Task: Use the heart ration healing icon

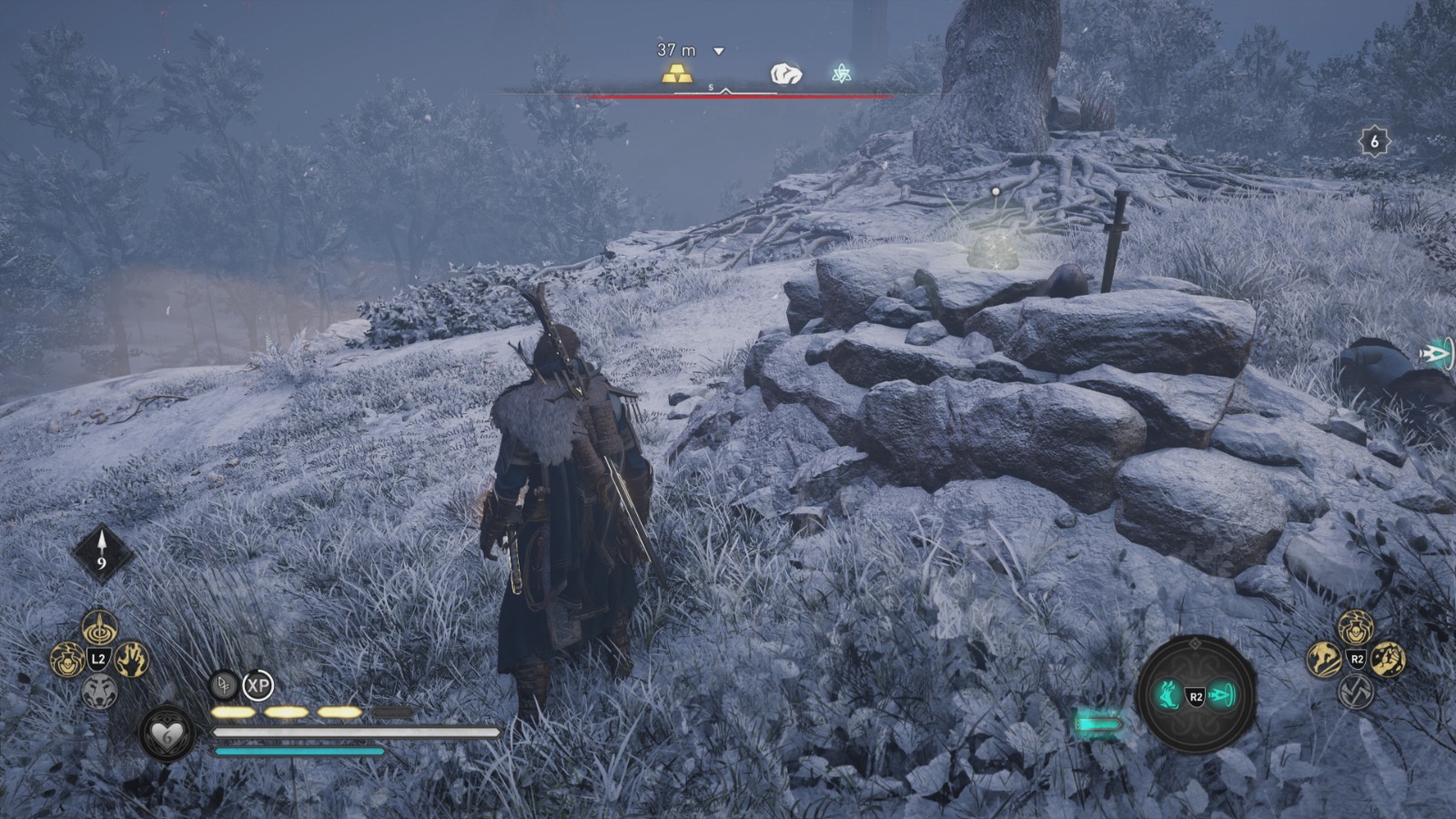Action: [x=167, y=733]
